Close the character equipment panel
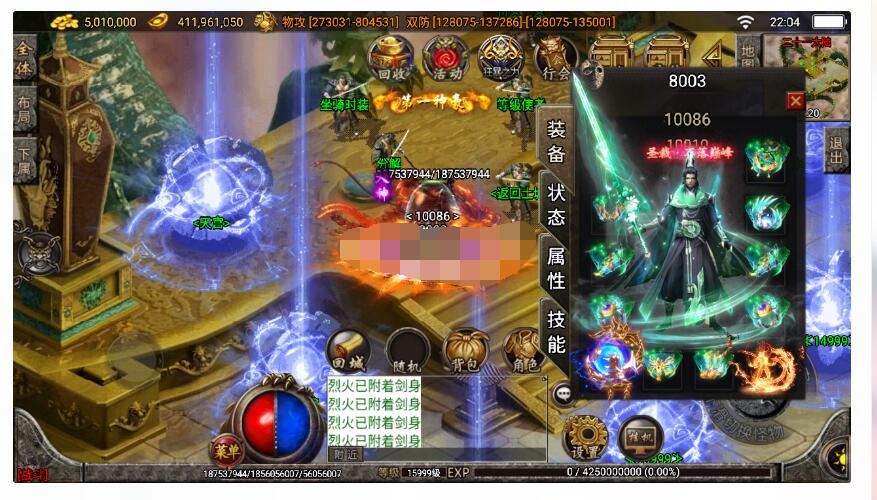Screen dimensions: 877x500 (795, 101)
